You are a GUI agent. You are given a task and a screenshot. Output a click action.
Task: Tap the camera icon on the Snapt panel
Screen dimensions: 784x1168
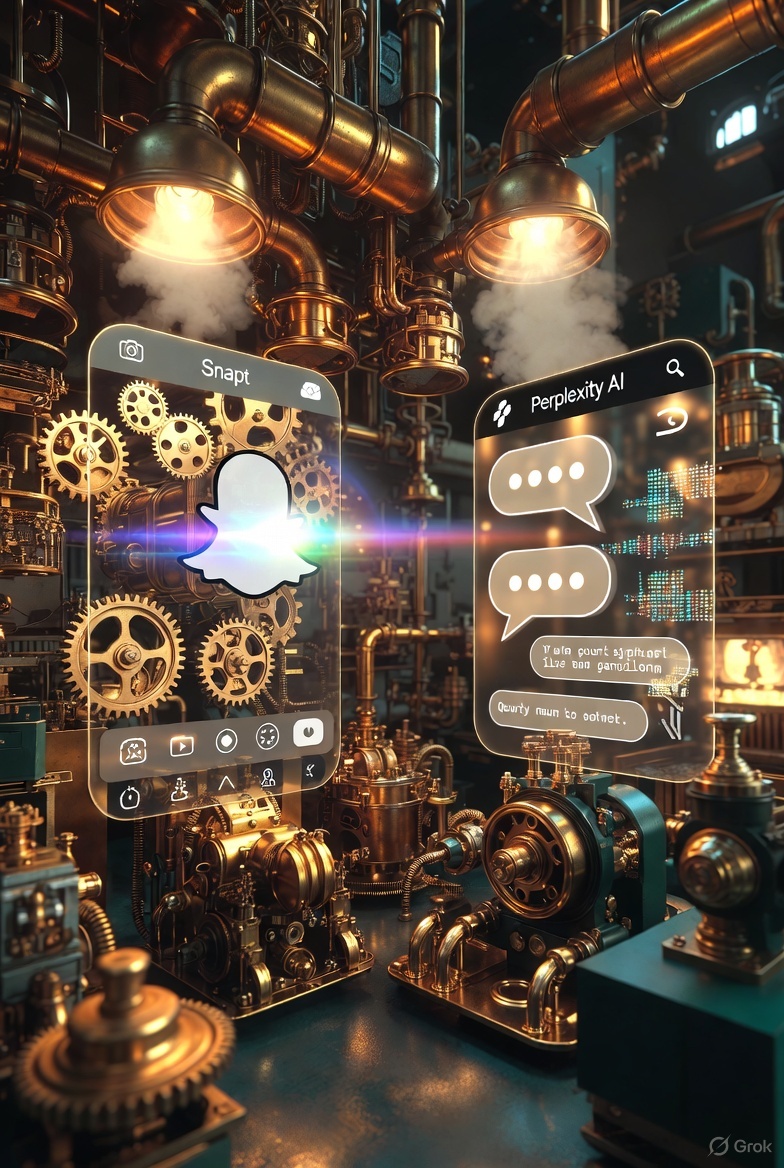tap(131, 350)
